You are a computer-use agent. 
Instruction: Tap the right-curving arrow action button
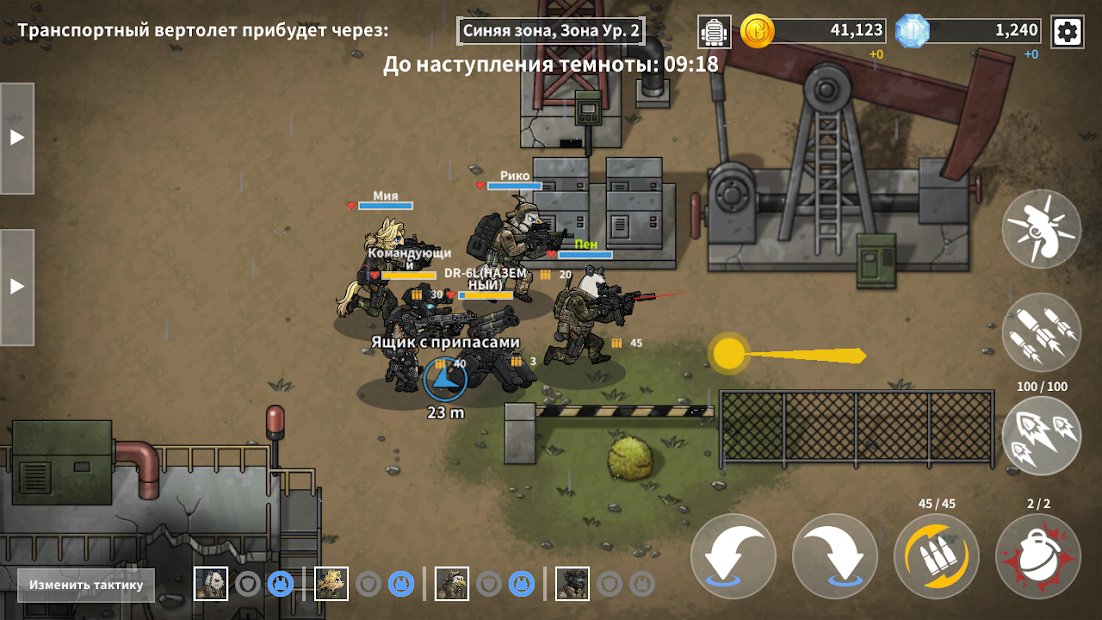(835, 556)
